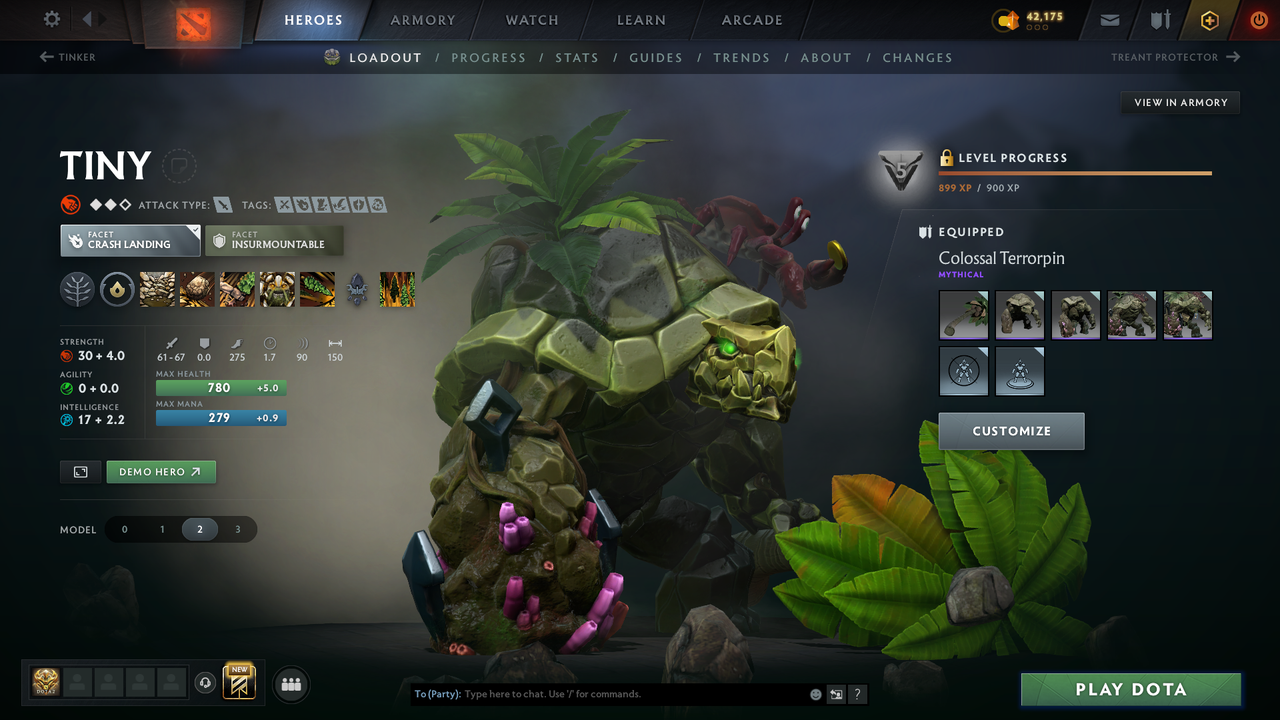This screenshot has width=1280, height=720.
Task: Click the Shuffle chat wheel toggle near chat
Action: coord(836,693)
